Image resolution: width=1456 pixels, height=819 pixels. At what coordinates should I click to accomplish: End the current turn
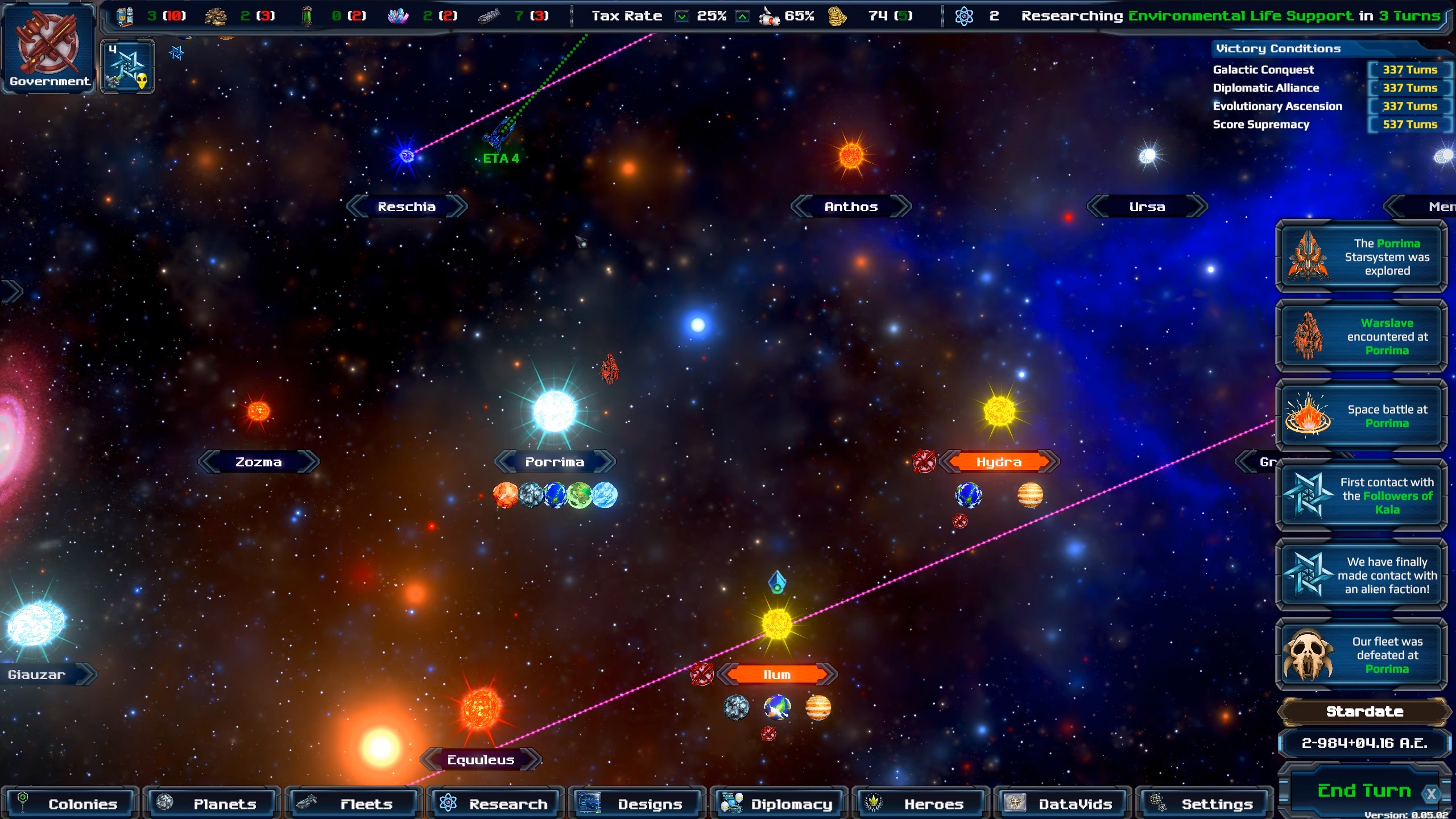click(x=1363, y=791)
